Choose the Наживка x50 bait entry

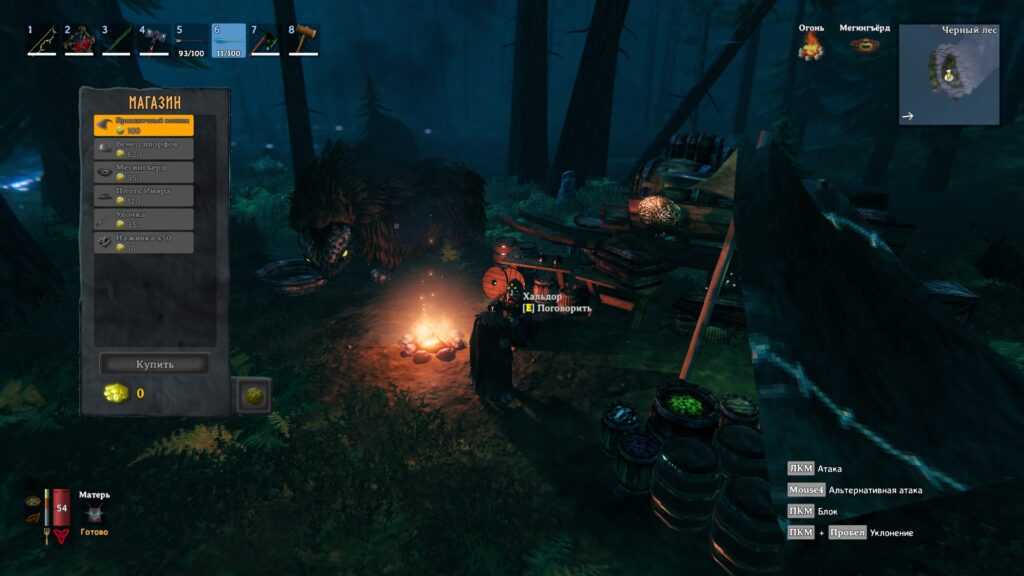[144, 242]
